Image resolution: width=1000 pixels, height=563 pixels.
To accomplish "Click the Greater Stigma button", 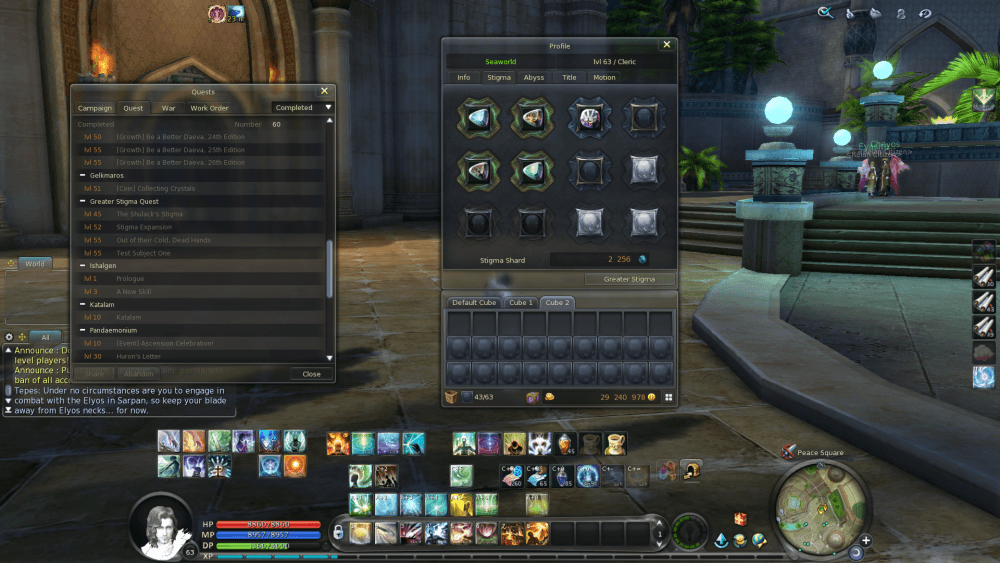I will point(629,280).
